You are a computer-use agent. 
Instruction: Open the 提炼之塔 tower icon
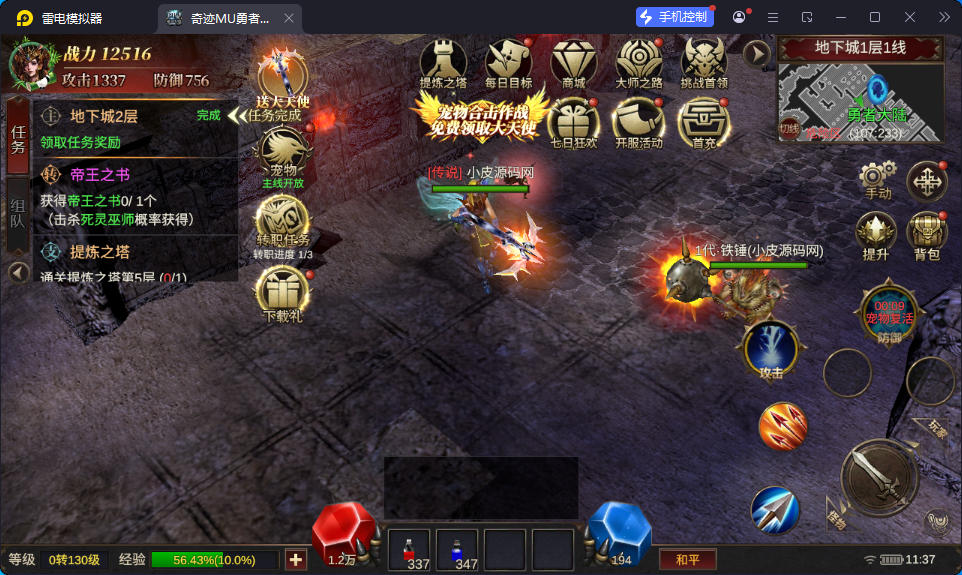[x=443, y=63]
